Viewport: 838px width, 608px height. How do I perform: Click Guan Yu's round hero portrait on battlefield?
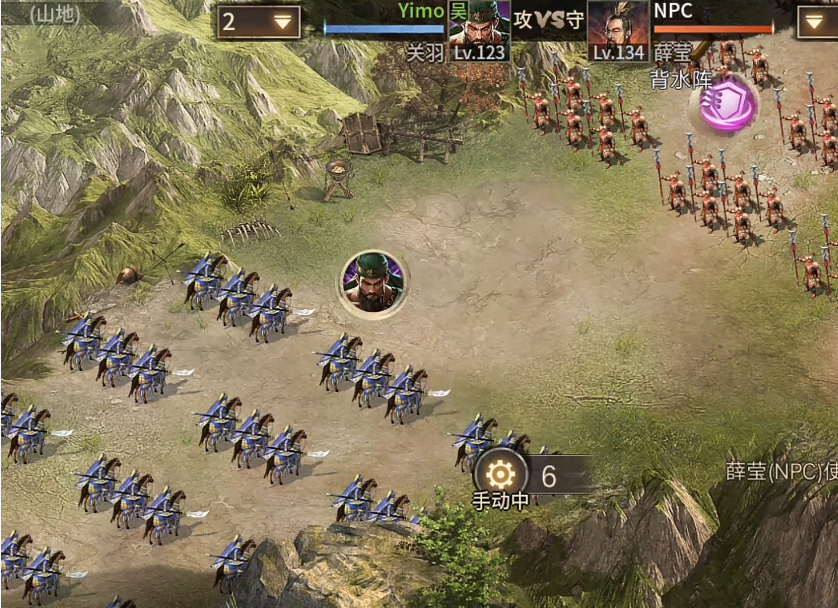pyautogui.click(x=374, y=282)
